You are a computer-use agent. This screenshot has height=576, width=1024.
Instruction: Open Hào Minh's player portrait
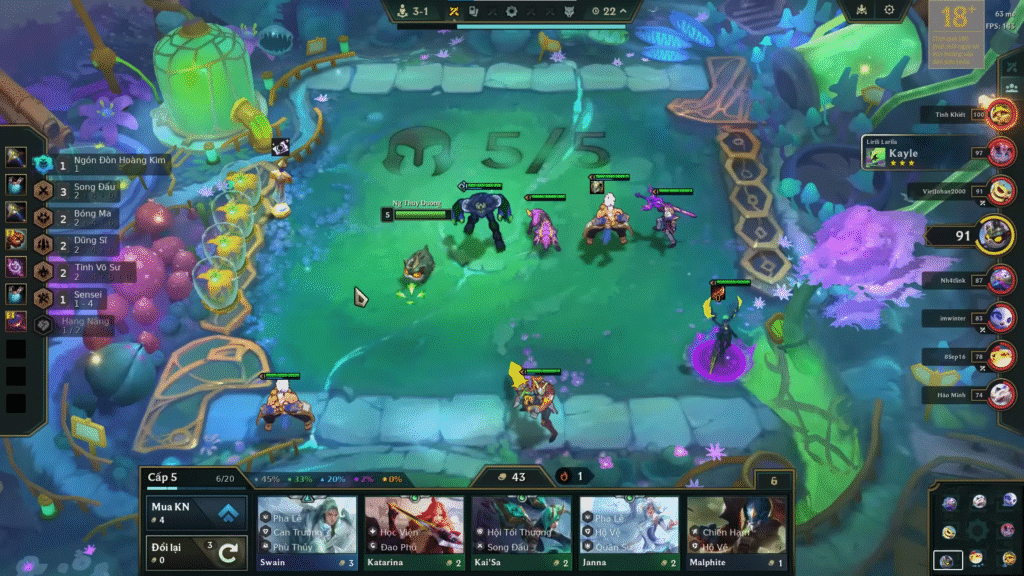(1001, 395)
